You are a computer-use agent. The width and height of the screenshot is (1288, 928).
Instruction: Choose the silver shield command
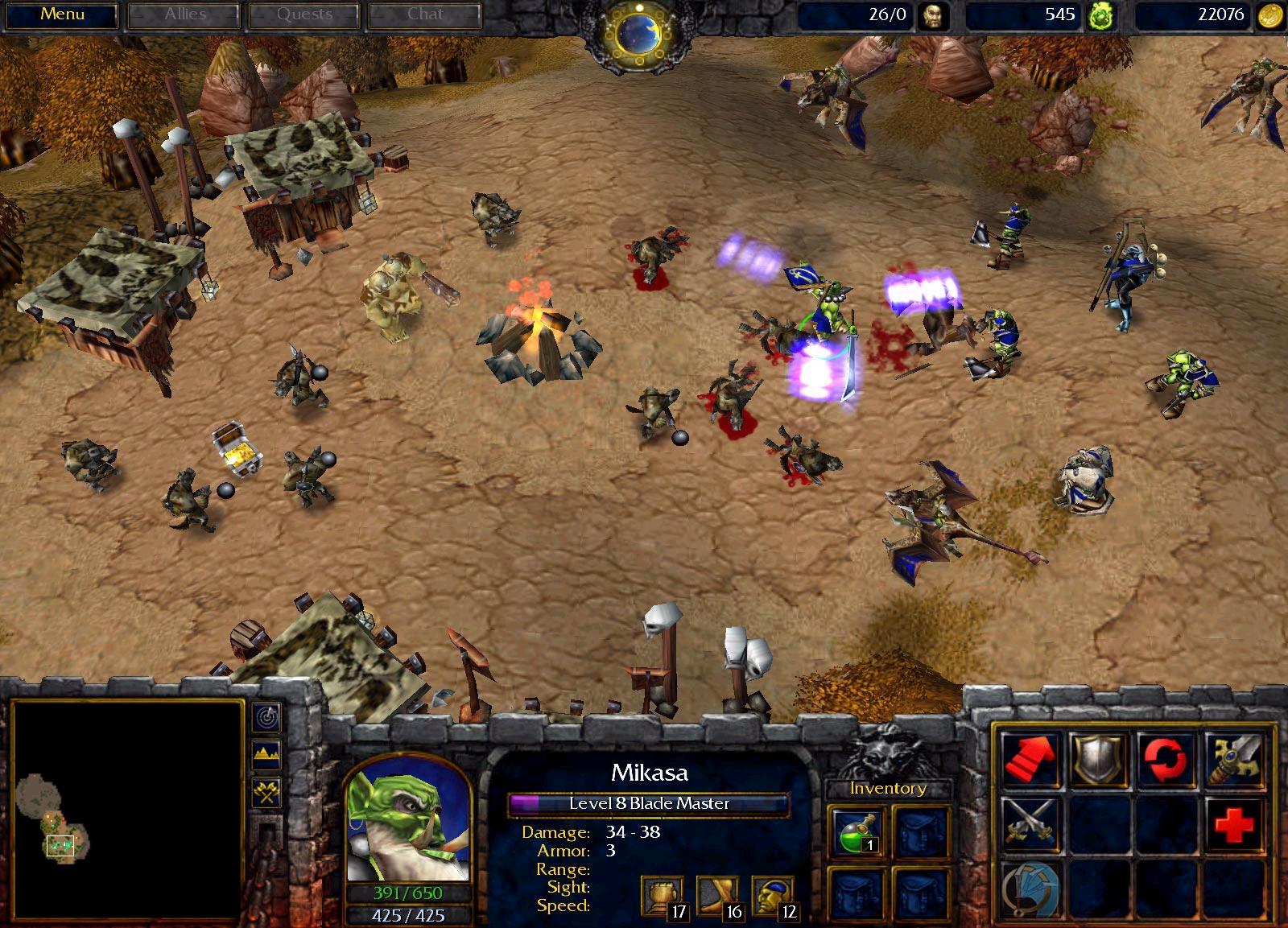(1096, 758)
